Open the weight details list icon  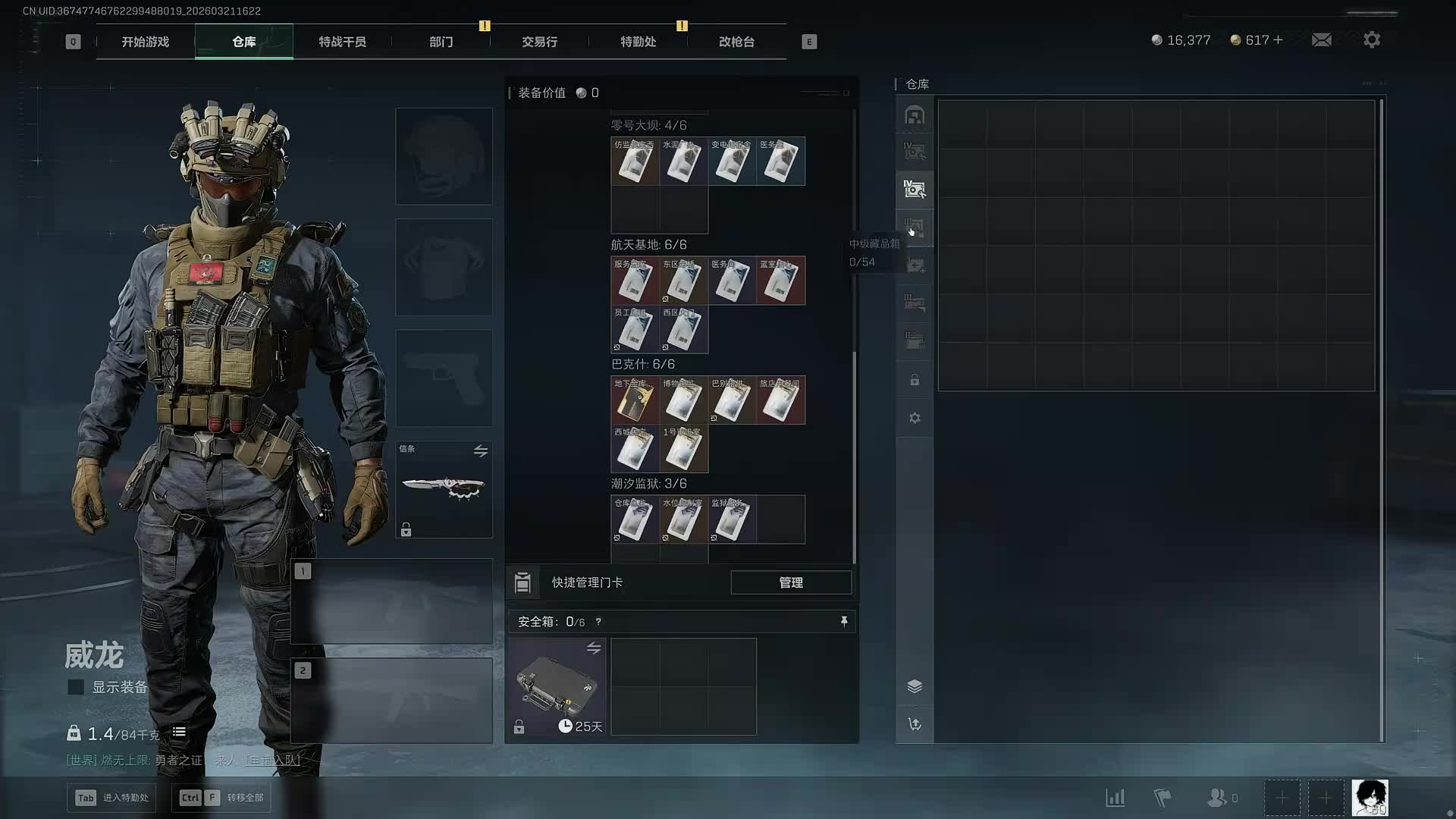click(x=179, y=733)
